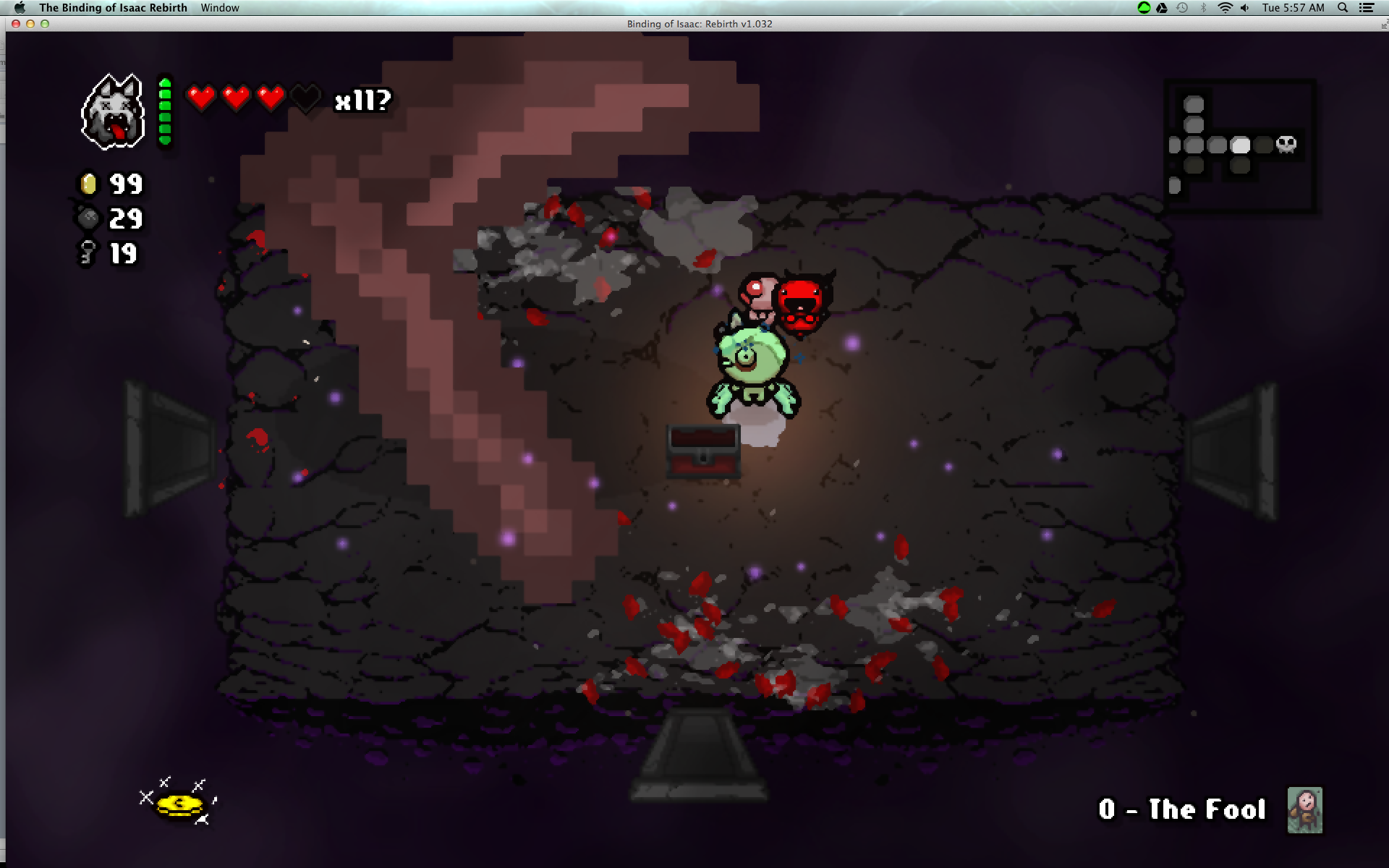Open the Window menu in menu bar

point(220,8)
